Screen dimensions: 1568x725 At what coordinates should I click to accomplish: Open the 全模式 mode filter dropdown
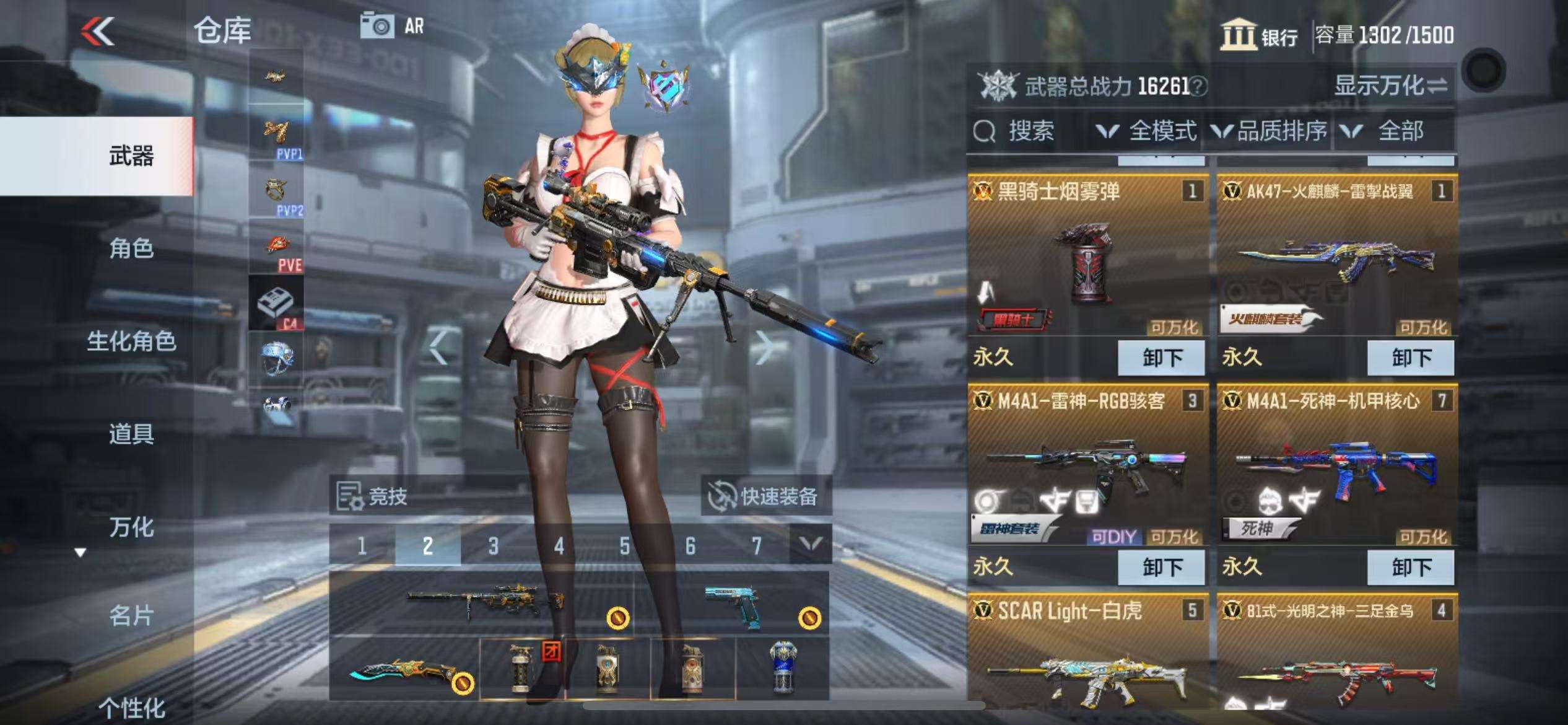pos(1147,131)
